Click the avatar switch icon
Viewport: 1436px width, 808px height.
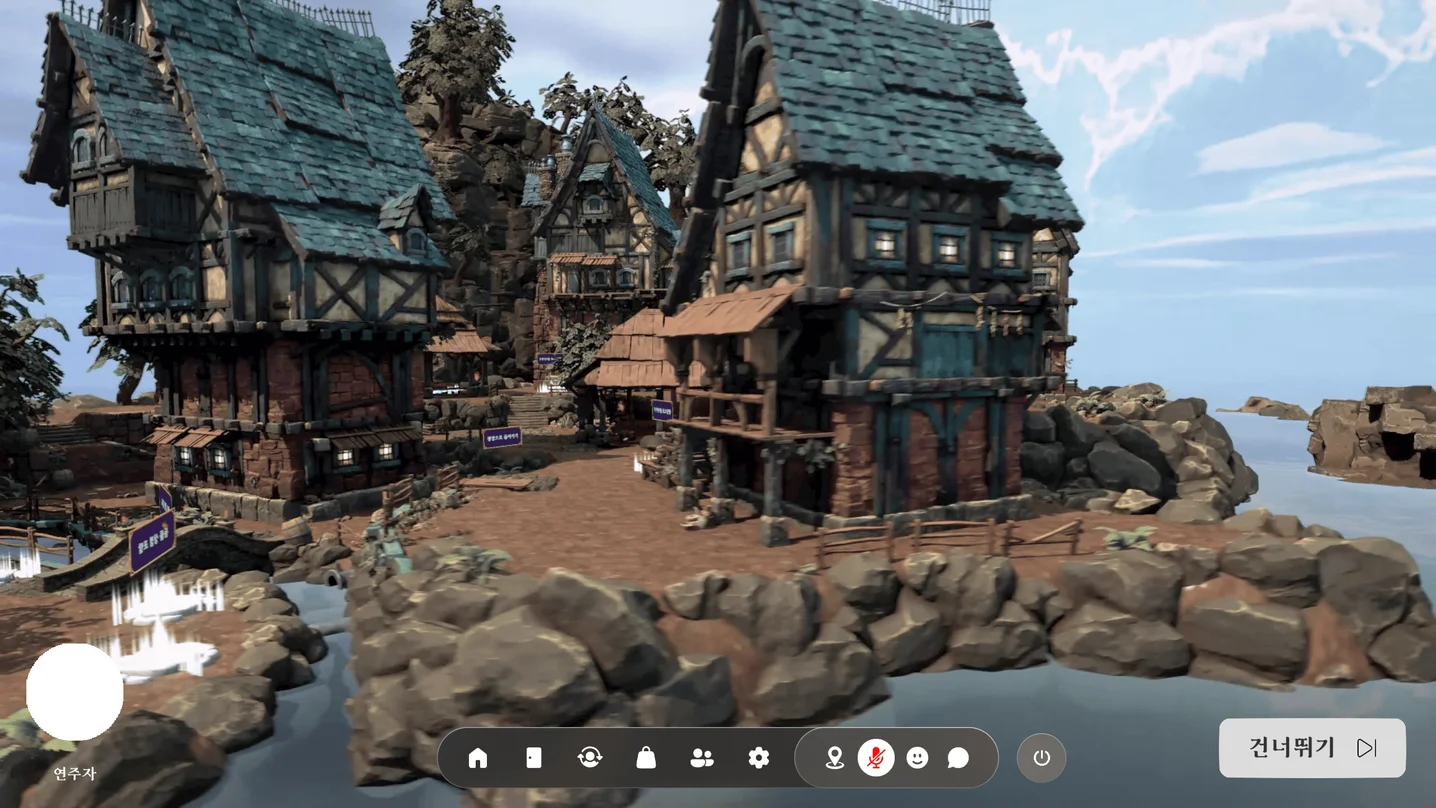(590, 758)
